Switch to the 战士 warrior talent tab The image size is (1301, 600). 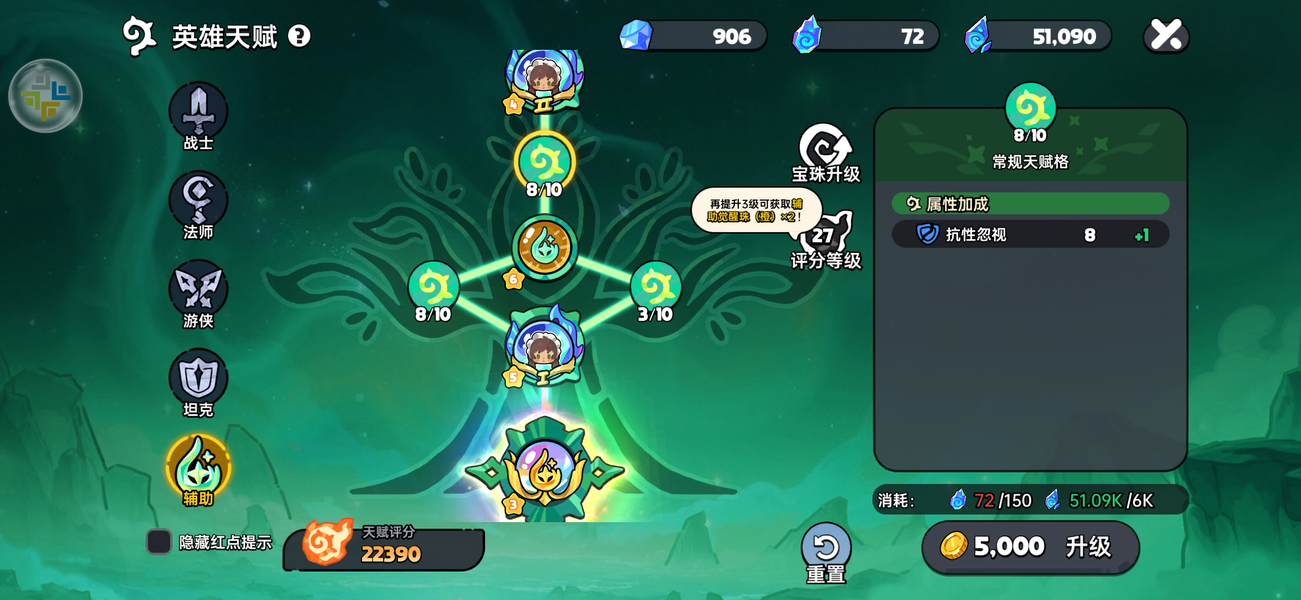pyautogui.click(x=198, y=111)
